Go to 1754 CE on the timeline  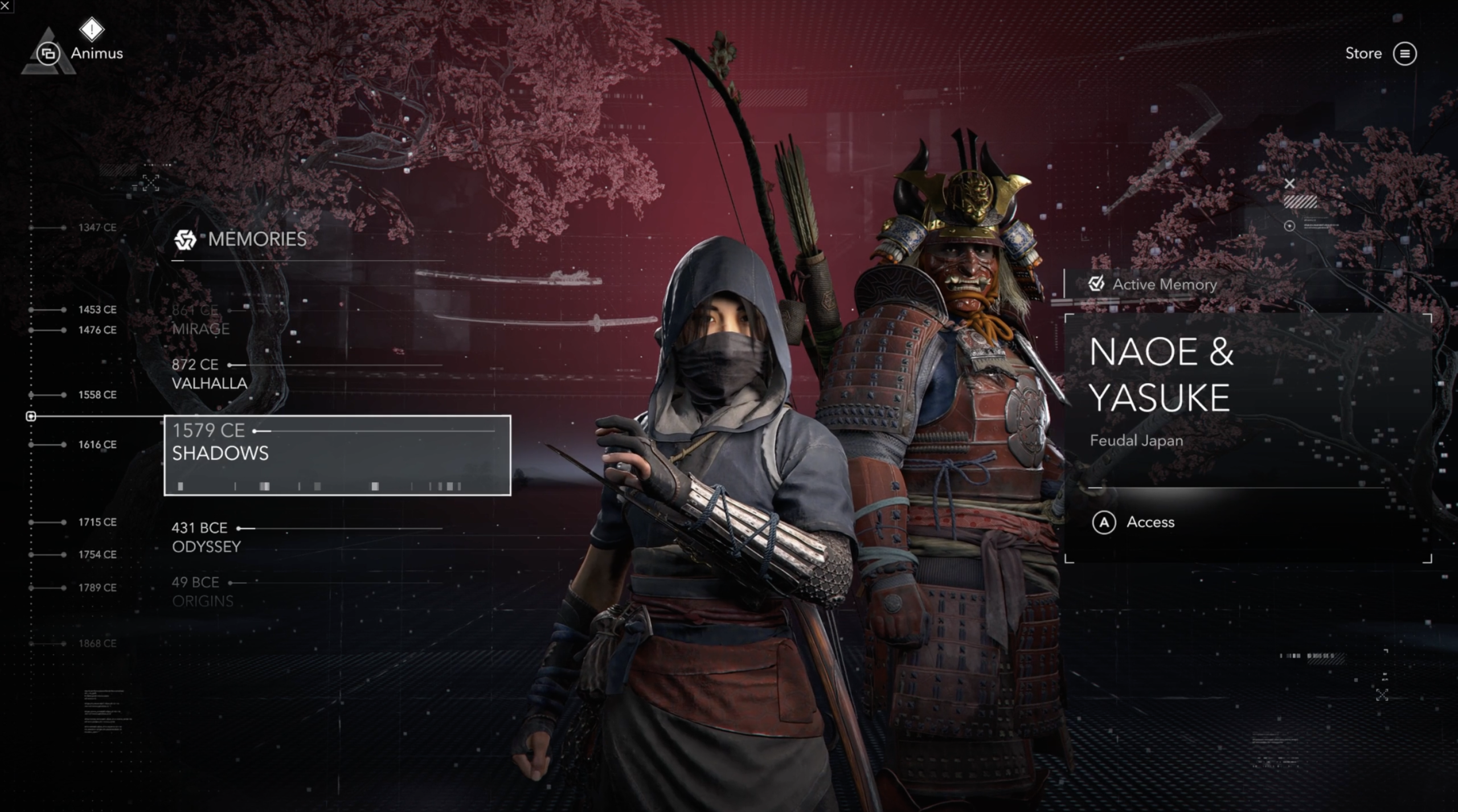(97, 555)
